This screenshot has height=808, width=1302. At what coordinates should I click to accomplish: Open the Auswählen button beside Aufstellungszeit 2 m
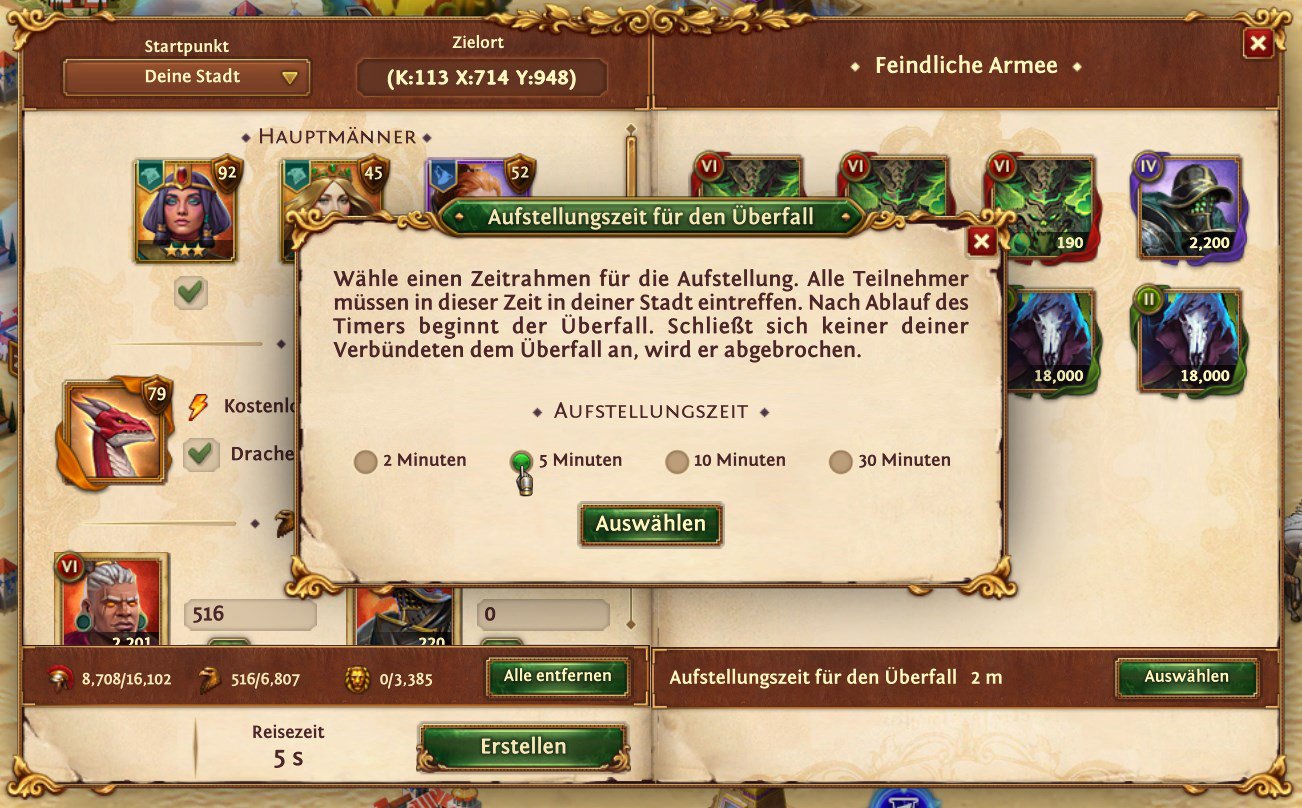tap(1186, 677)
